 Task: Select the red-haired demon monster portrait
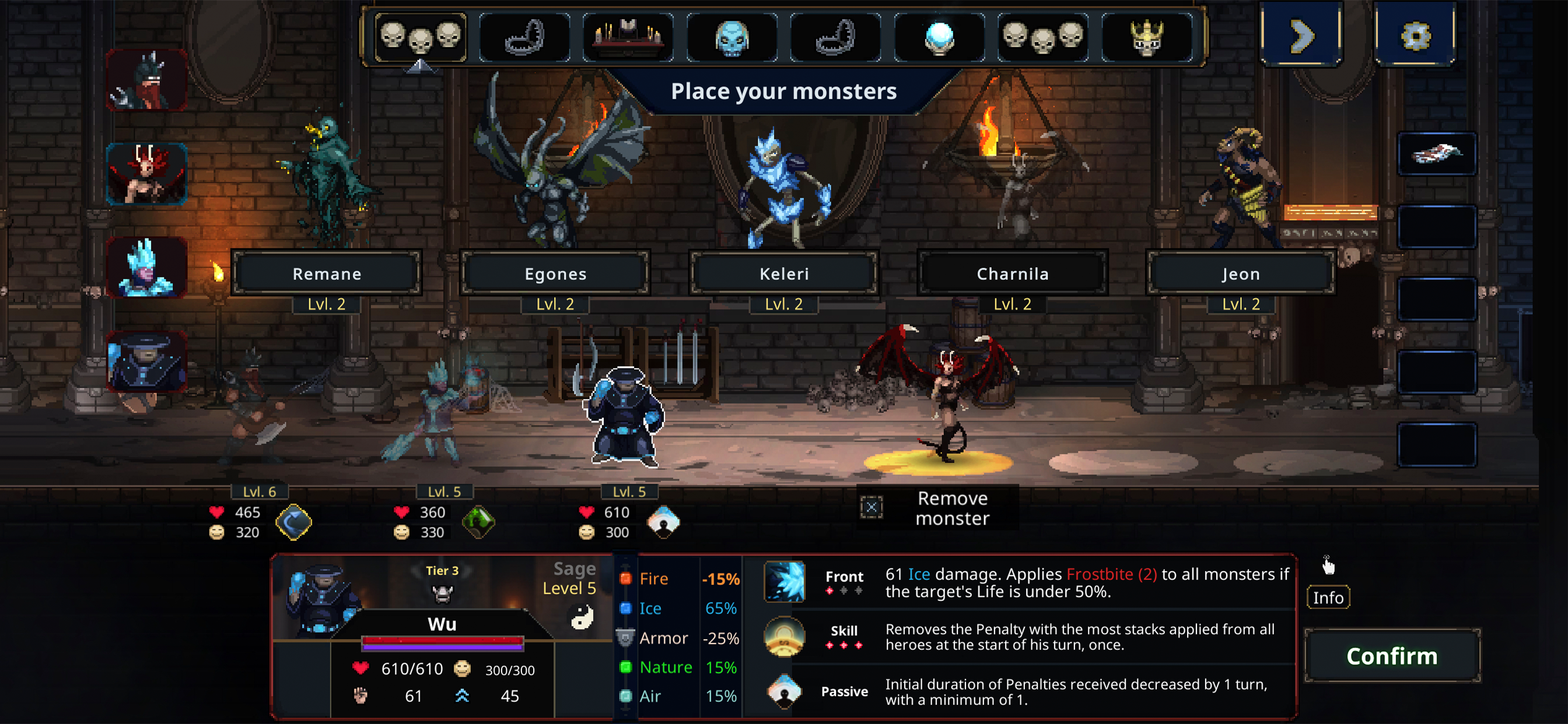pos(146,174)
